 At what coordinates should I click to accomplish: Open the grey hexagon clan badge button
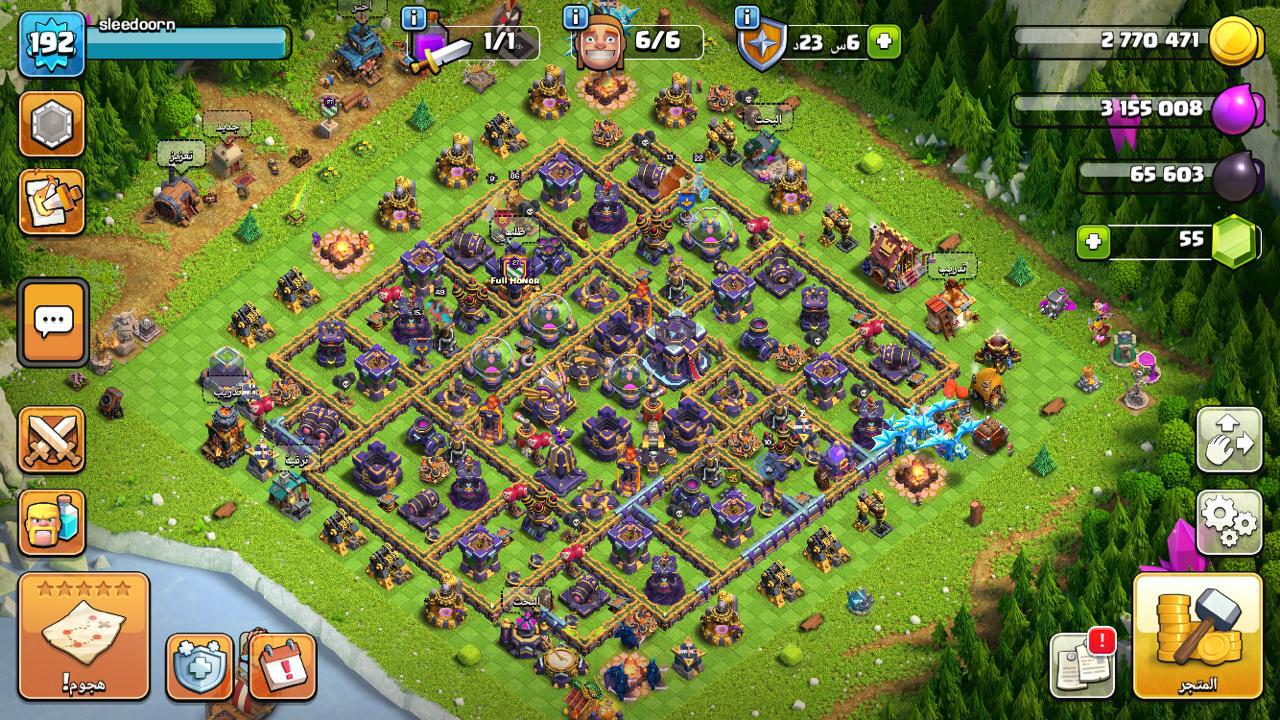click(52, 124)
